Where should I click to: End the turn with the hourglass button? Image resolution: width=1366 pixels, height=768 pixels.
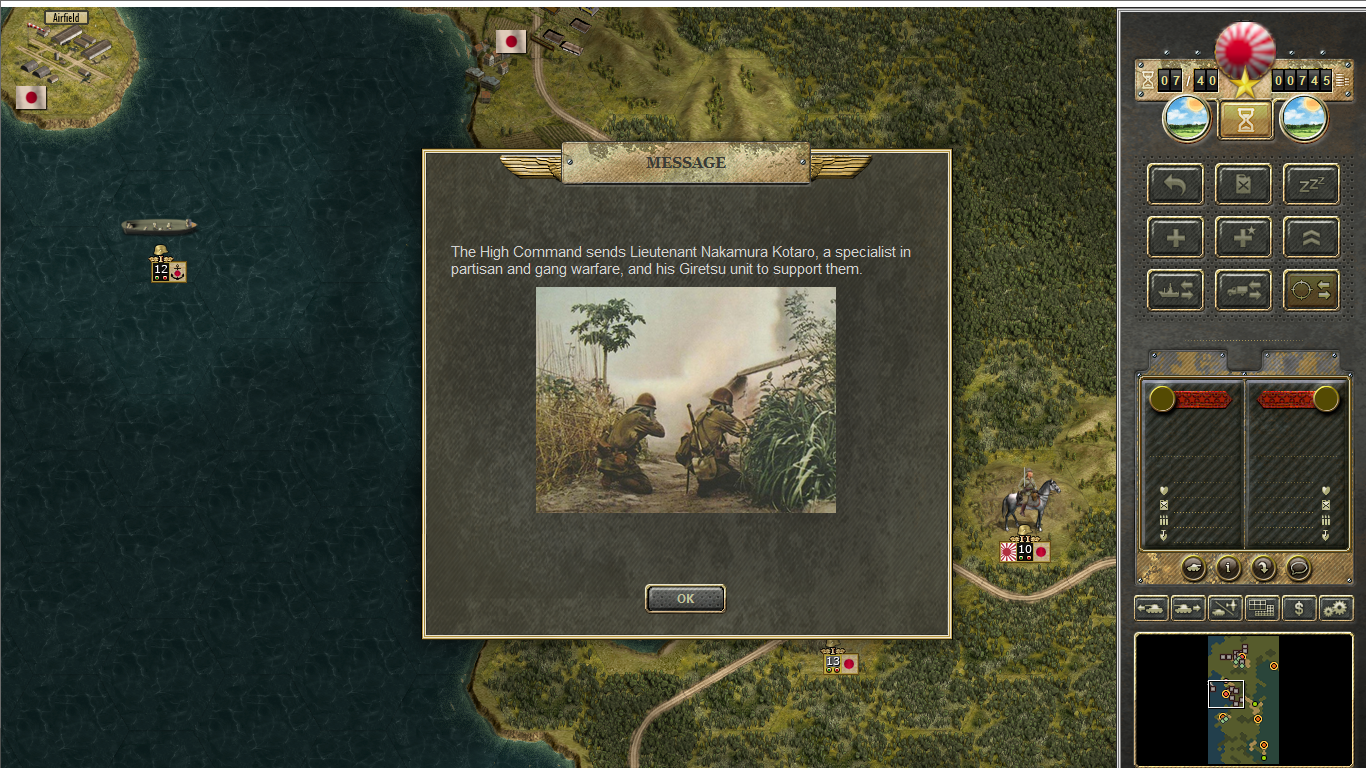coord(1245,120)
